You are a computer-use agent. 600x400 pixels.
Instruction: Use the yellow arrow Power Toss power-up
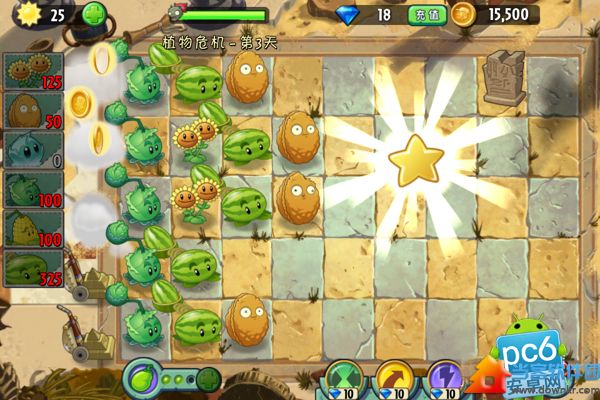coord(393,381)
